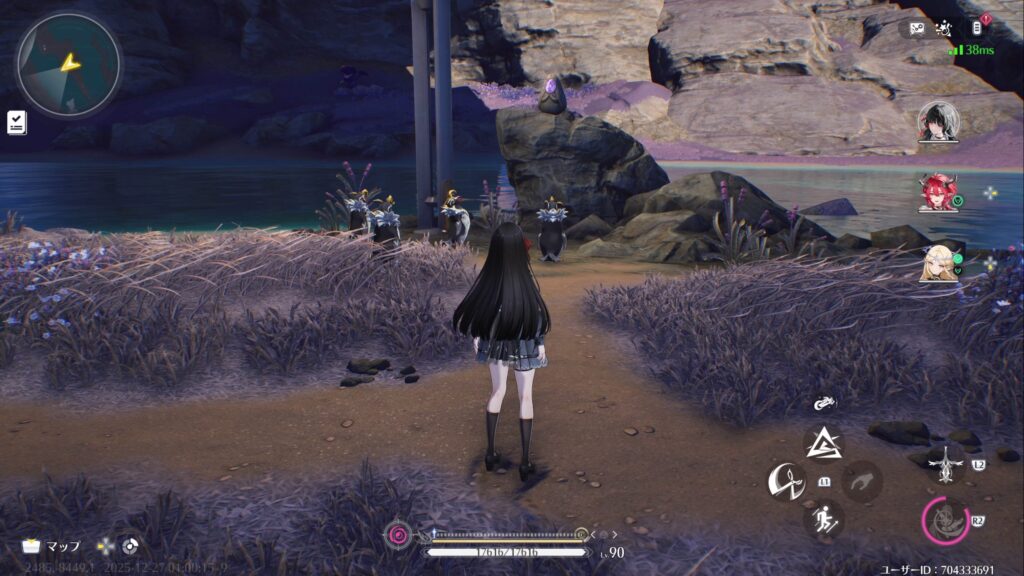
Task: Activate the pink-ringed ultimate skill
Action: (945, 520)
